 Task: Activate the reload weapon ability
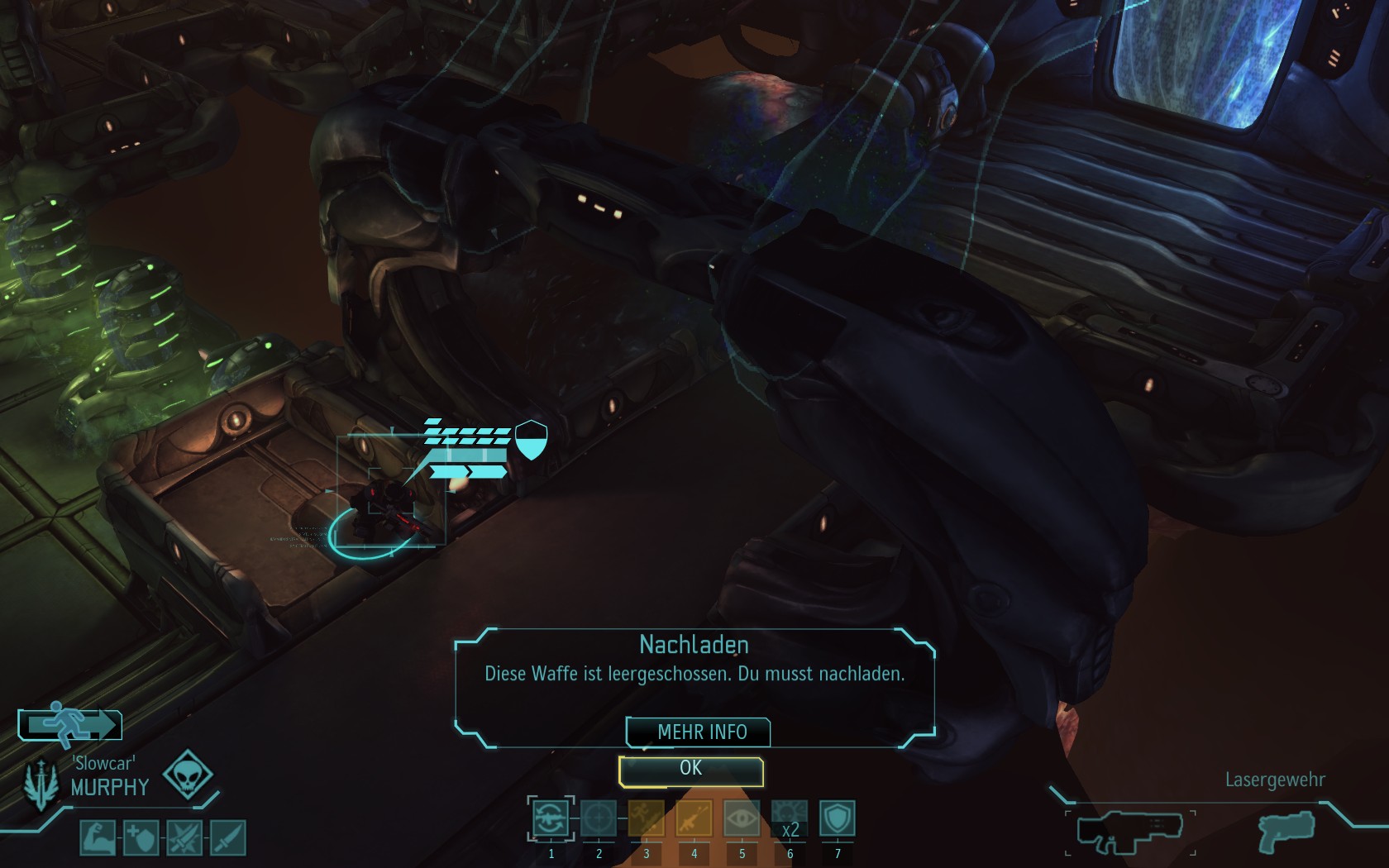point(551,819)
